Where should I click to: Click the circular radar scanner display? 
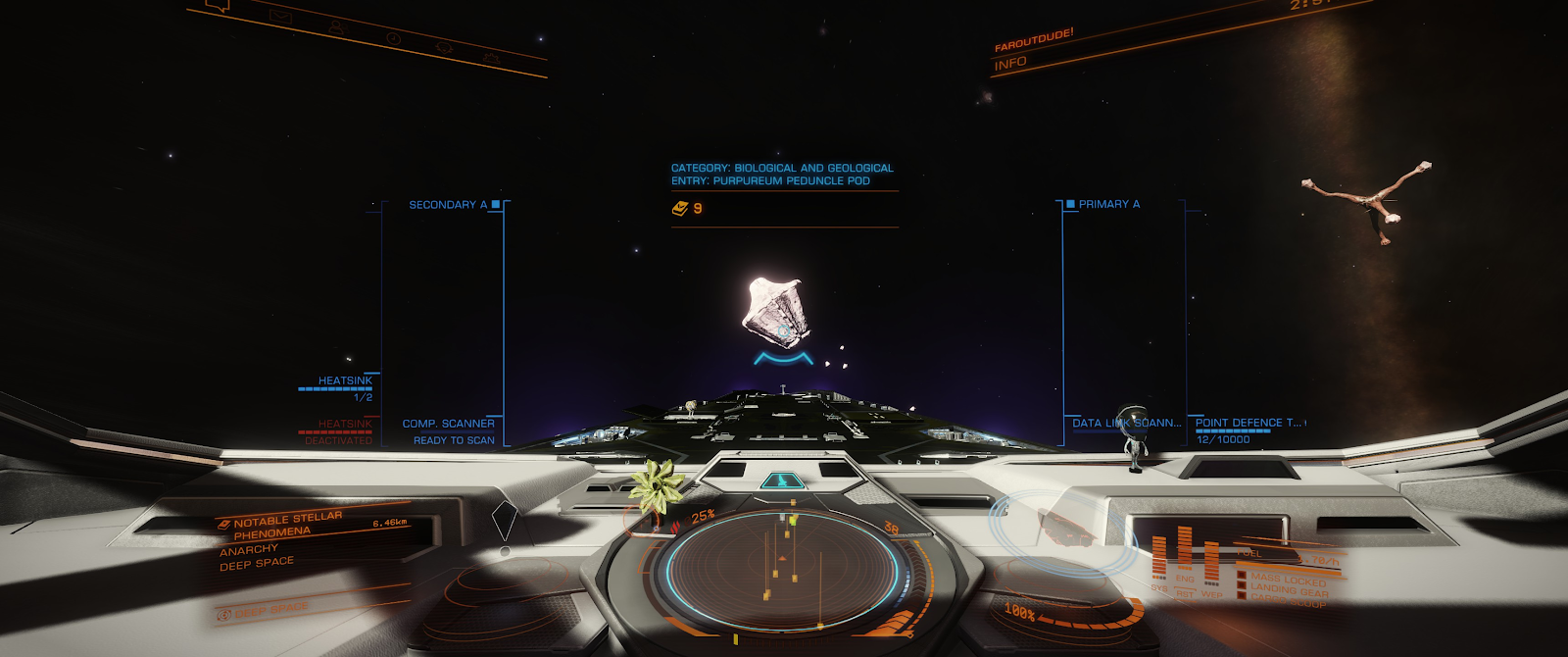782,569
